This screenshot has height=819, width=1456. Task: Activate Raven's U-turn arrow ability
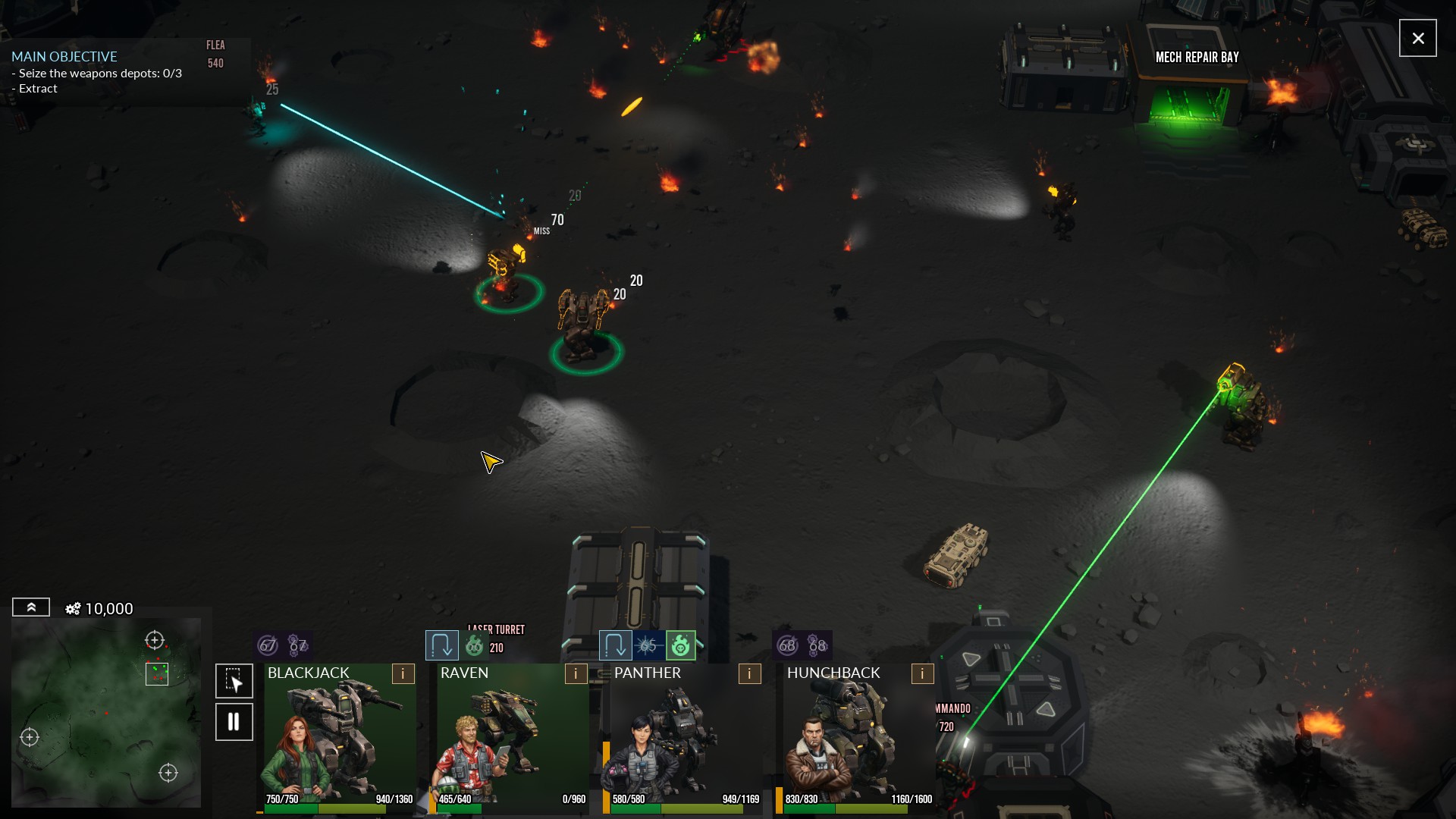point(441,645)
